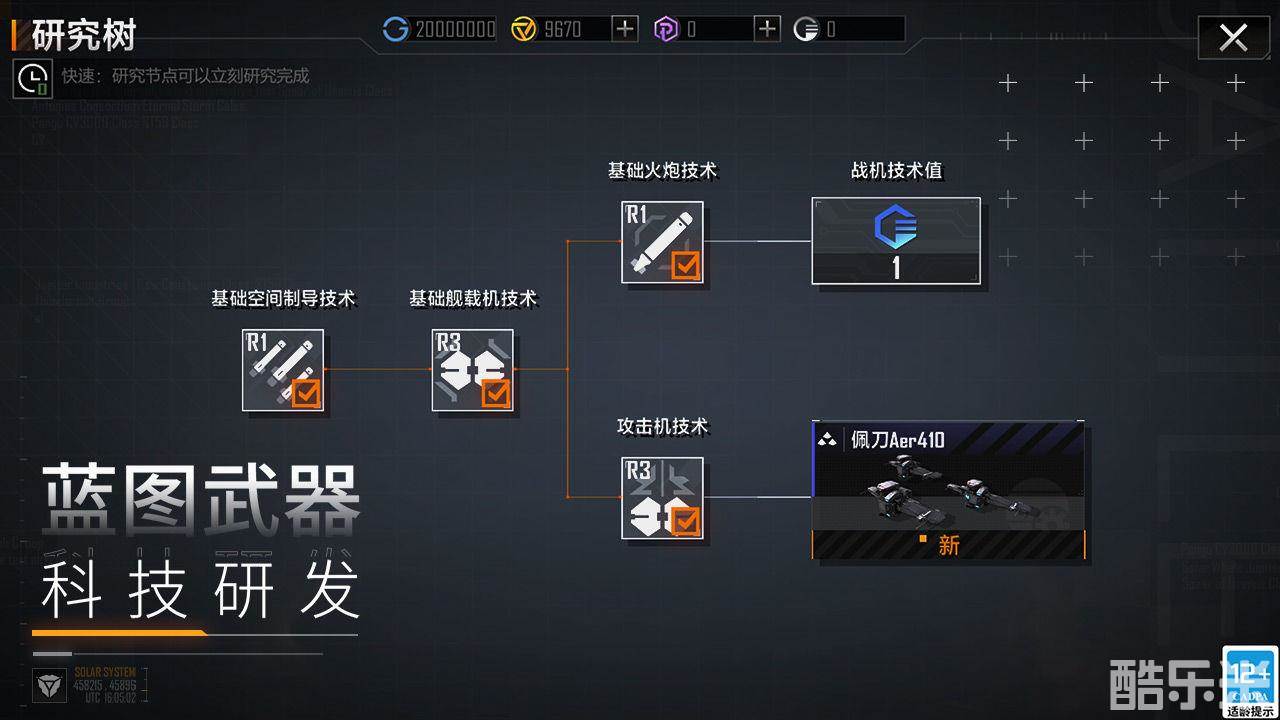Screen dimensions: 1280x720
Task: Select the 攻击机技术 R3 node
Action: [x=663, y=497]
